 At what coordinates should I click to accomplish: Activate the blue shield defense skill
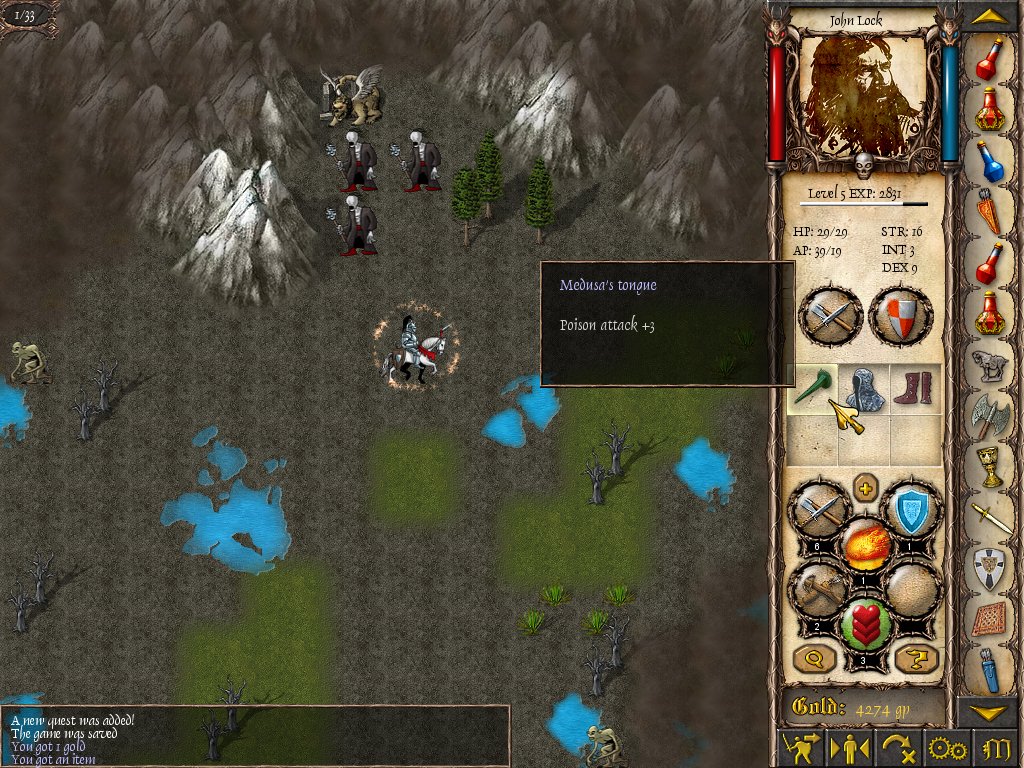(x=910, y=512)
